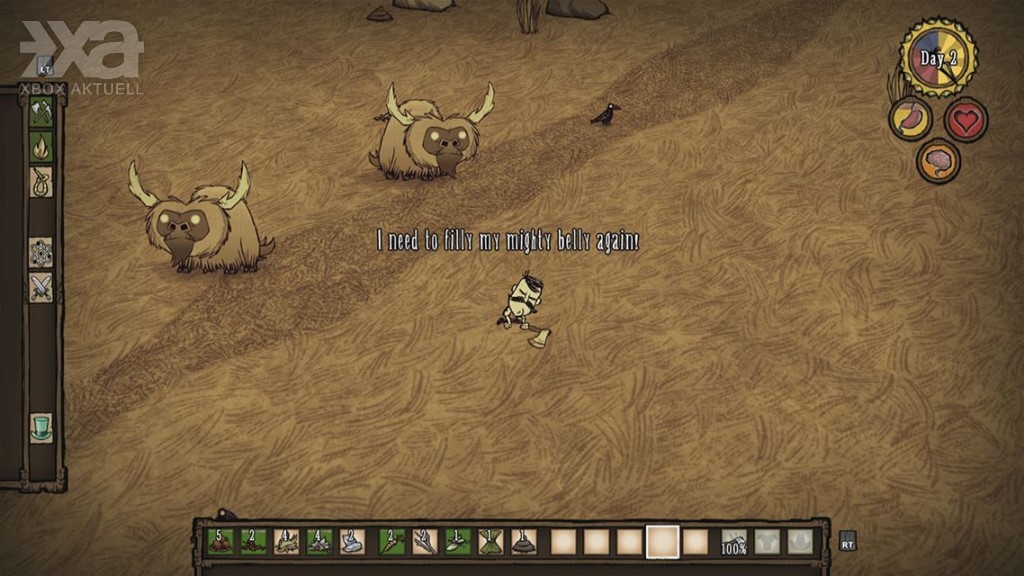Click the highlighted empty inventory slot

662,541
